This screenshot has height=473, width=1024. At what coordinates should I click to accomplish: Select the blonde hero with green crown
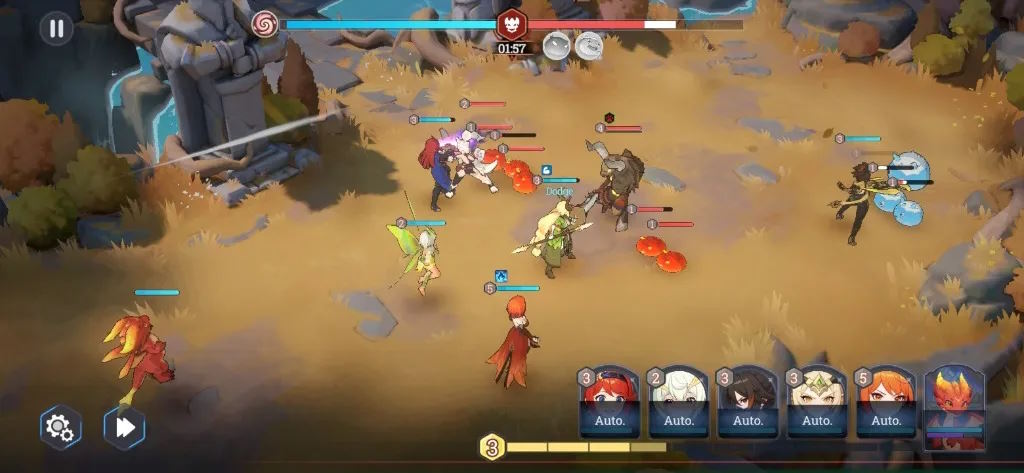(816, 402)
